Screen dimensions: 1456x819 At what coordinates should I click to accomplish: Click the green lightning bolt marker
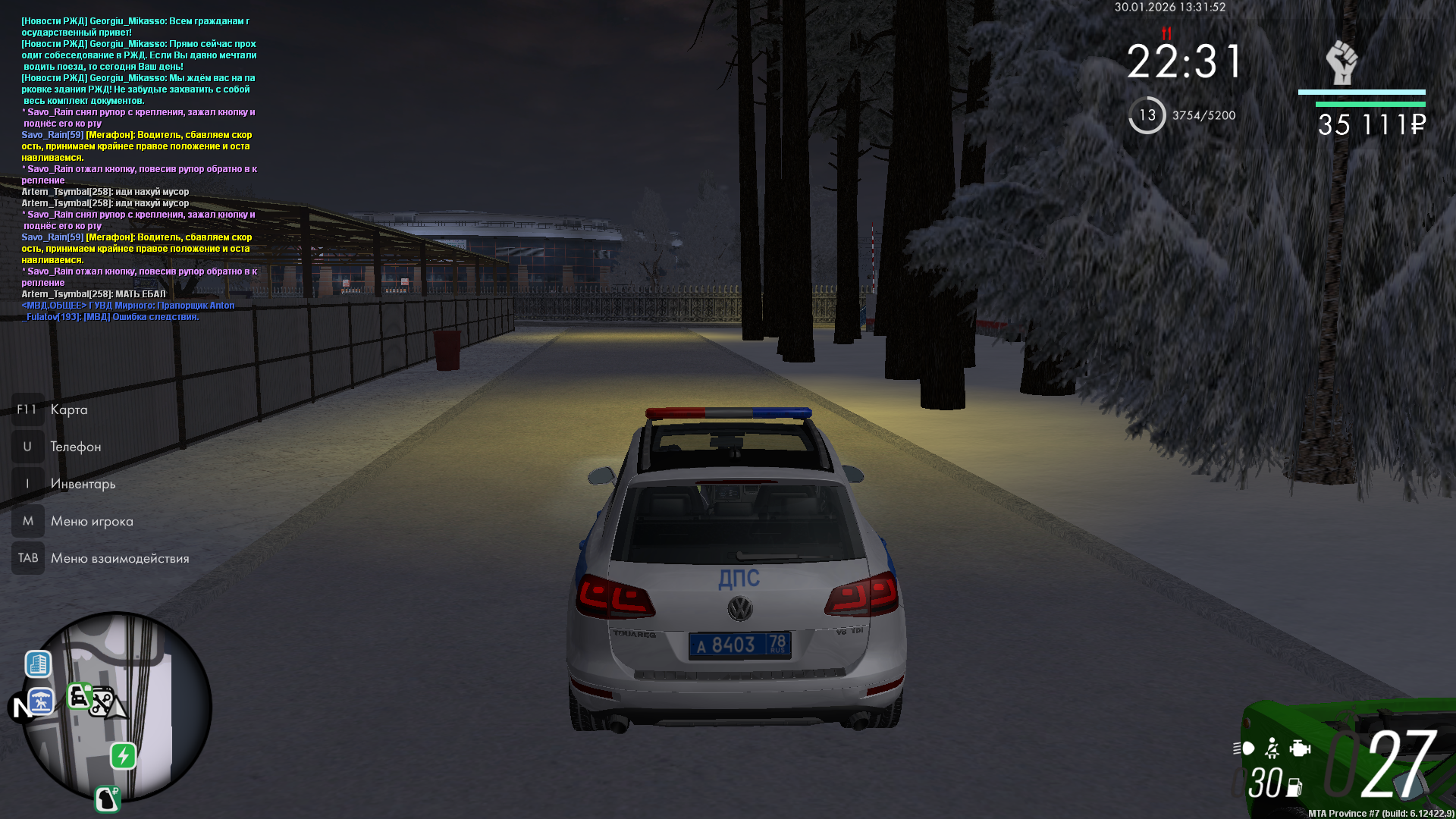pyautogui.click(x=124, y=756)
